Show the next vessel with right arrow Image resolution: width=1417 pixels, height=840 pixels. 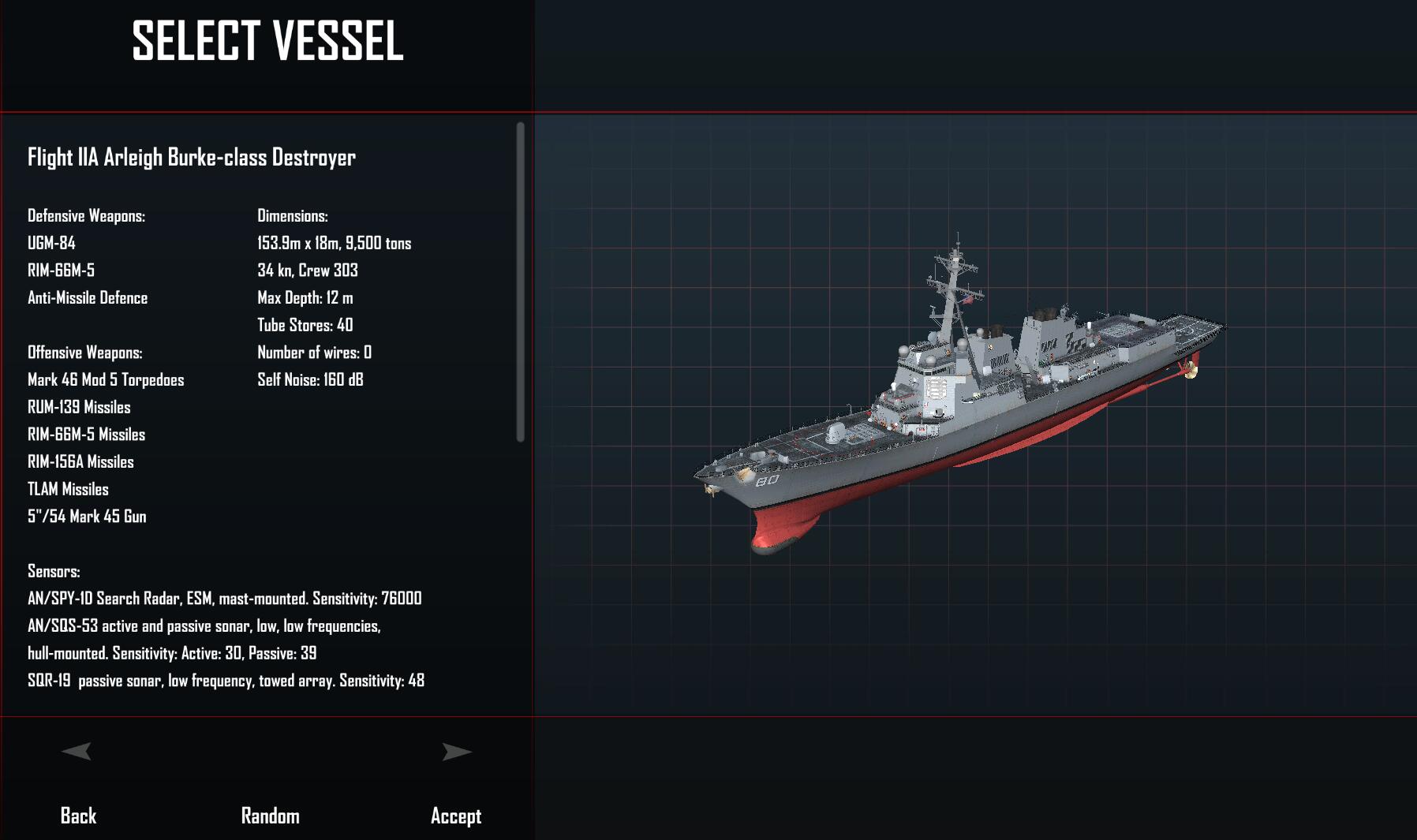click(457, 752)
